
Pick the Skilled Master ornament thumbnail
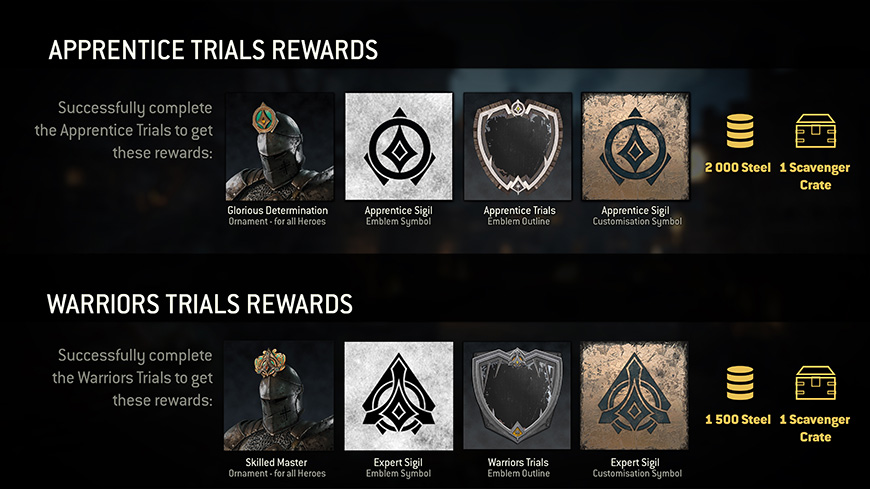tap(279, 395)
